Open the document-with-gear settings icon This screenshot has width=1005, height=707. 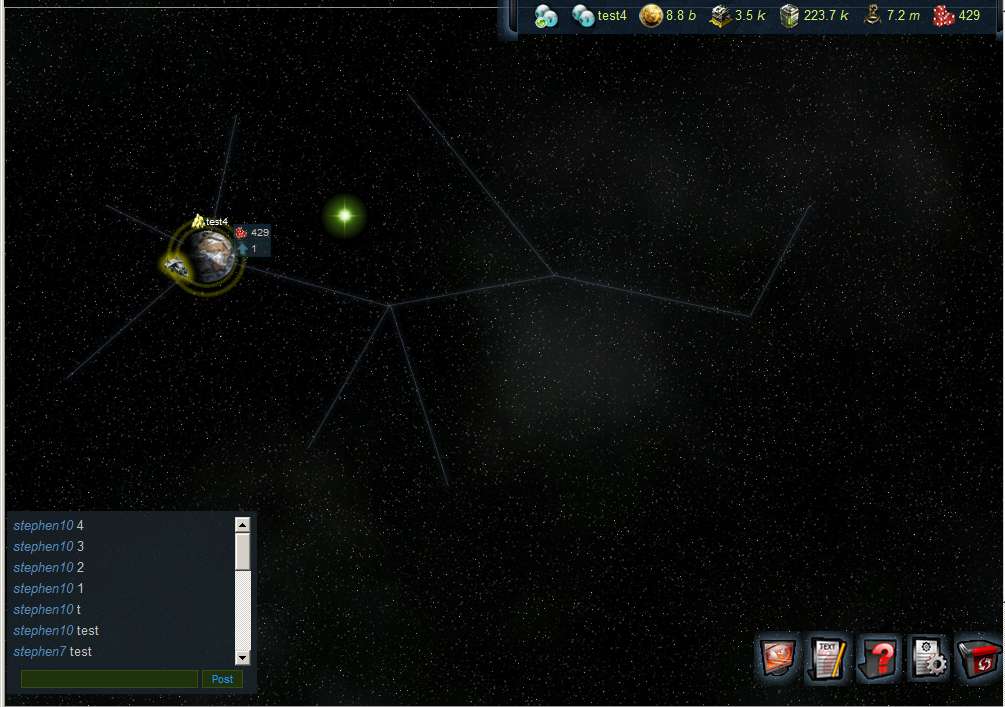click(929, 659)
